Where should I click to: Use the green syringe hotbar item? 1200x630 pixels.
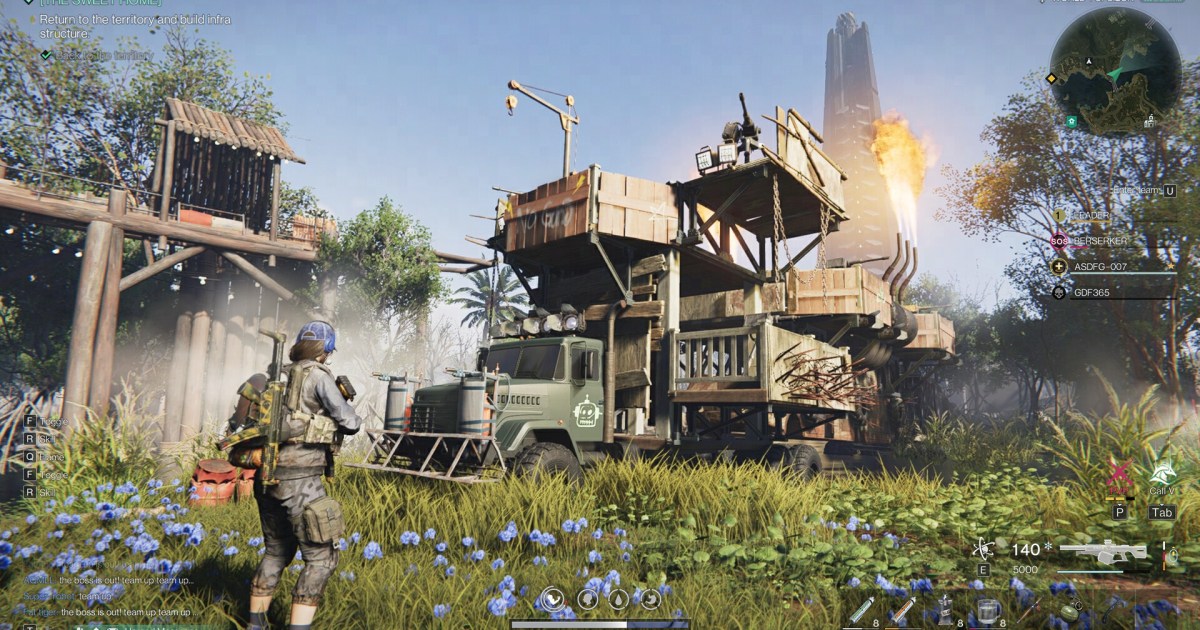click(860, 609)
